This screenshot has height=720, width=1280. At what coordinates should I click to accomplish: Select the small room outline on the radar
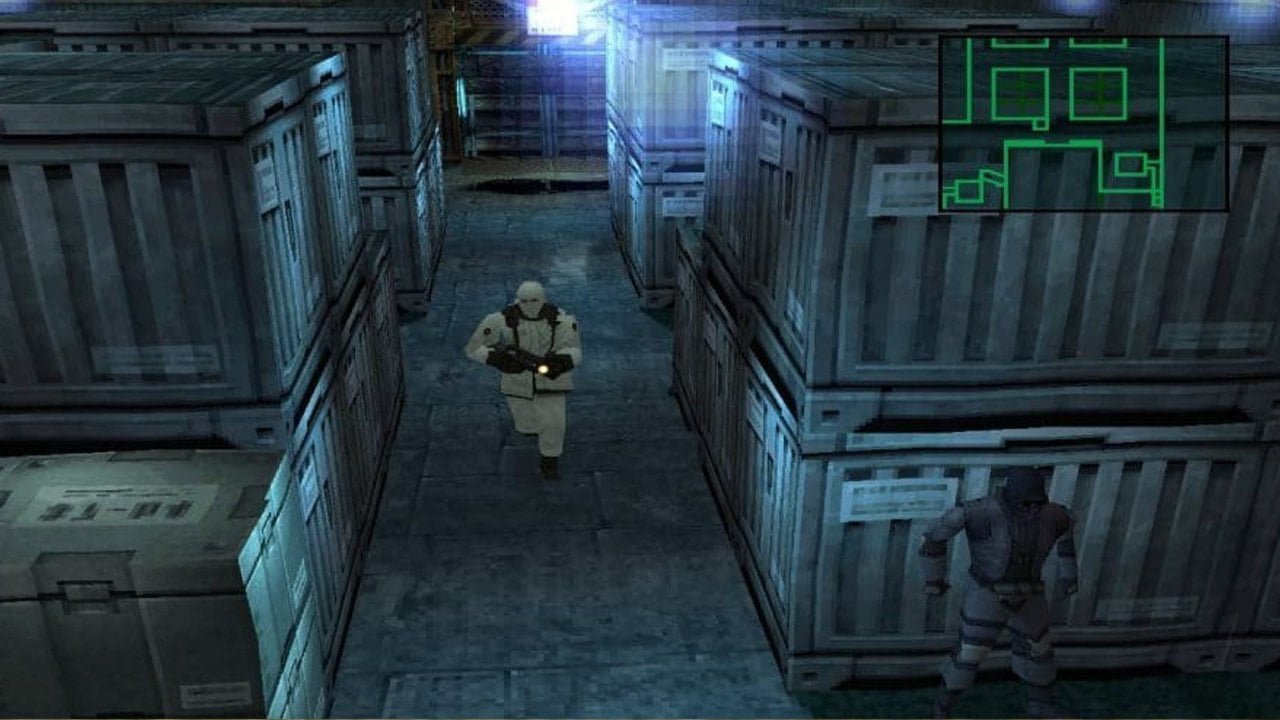tap(1131, 164)
